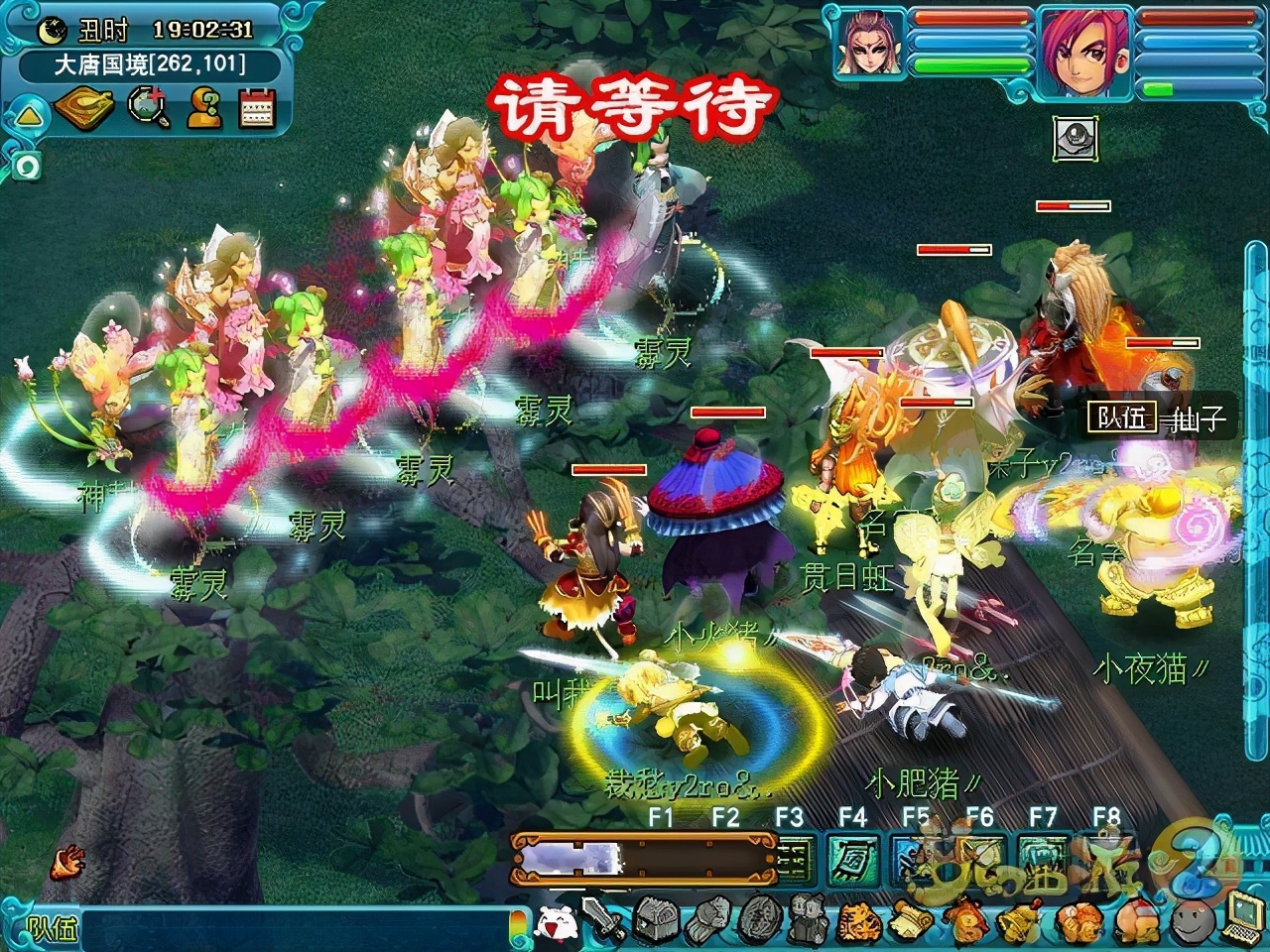Screen dimensions: 1270x952
Task: Open the golden world map icon
Action: 86,107
